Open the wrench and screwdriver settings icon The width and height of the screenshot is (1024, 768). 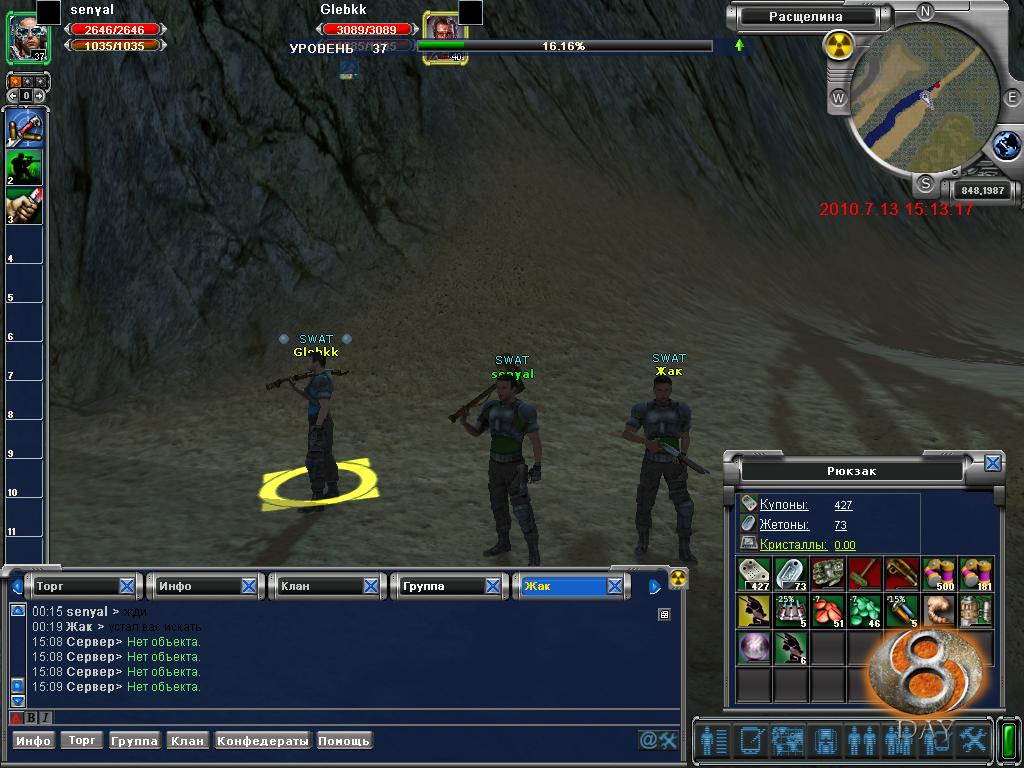[973, 740]
